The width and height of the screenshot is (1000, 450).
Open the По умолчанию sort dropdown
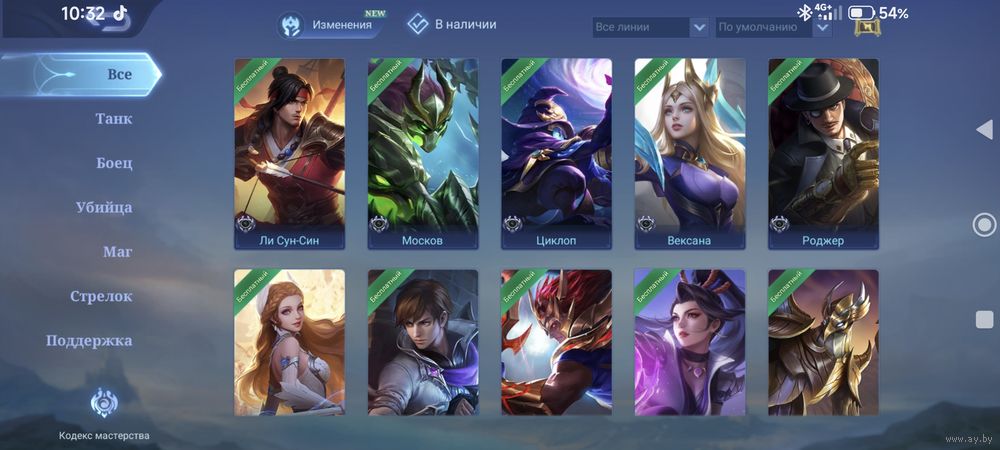pyautogui.click(x=774, y=27)
